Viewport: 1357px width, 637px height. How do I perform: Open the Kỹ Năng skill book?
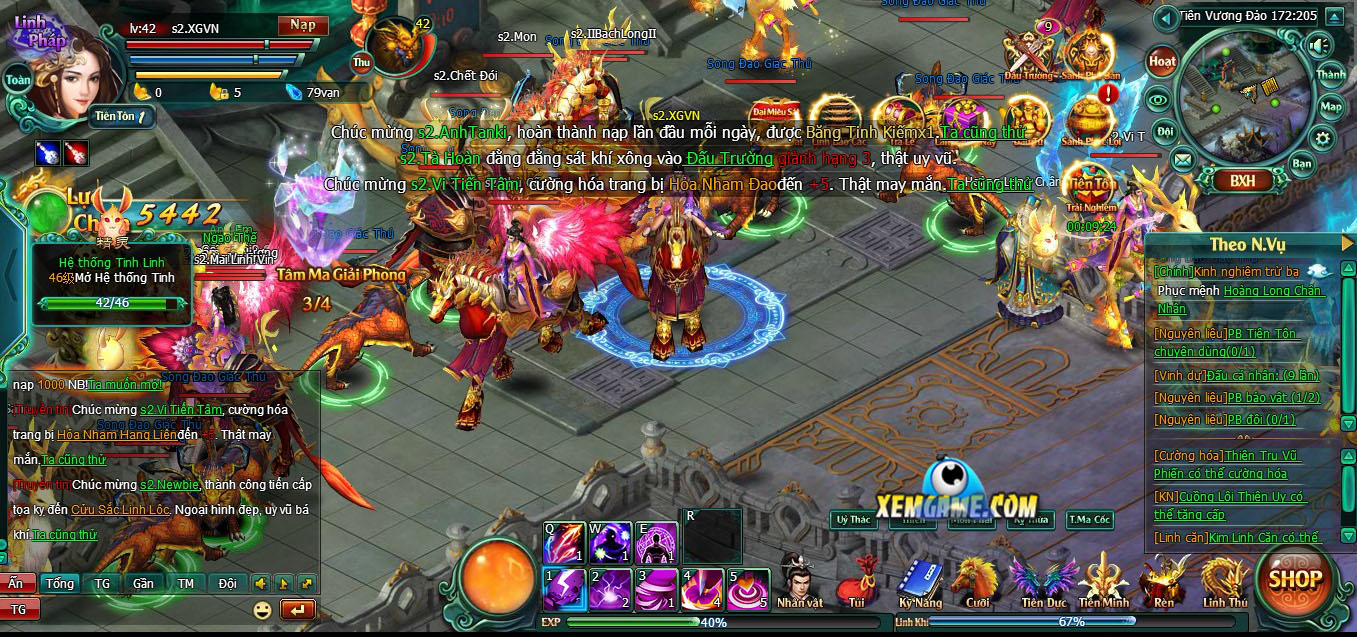point(919,580)
